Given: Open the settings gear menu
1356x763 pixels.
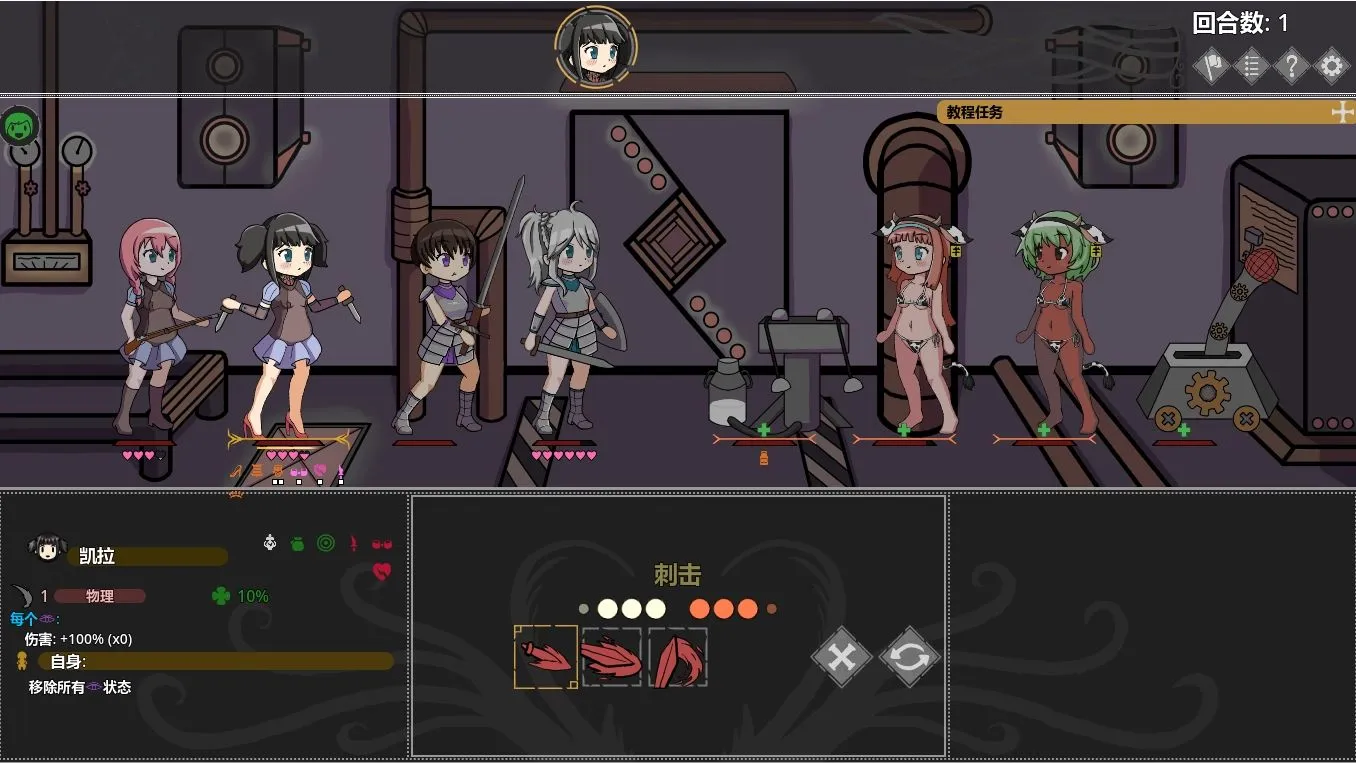Looking at the screenshot, I should tap(1331, 65).
